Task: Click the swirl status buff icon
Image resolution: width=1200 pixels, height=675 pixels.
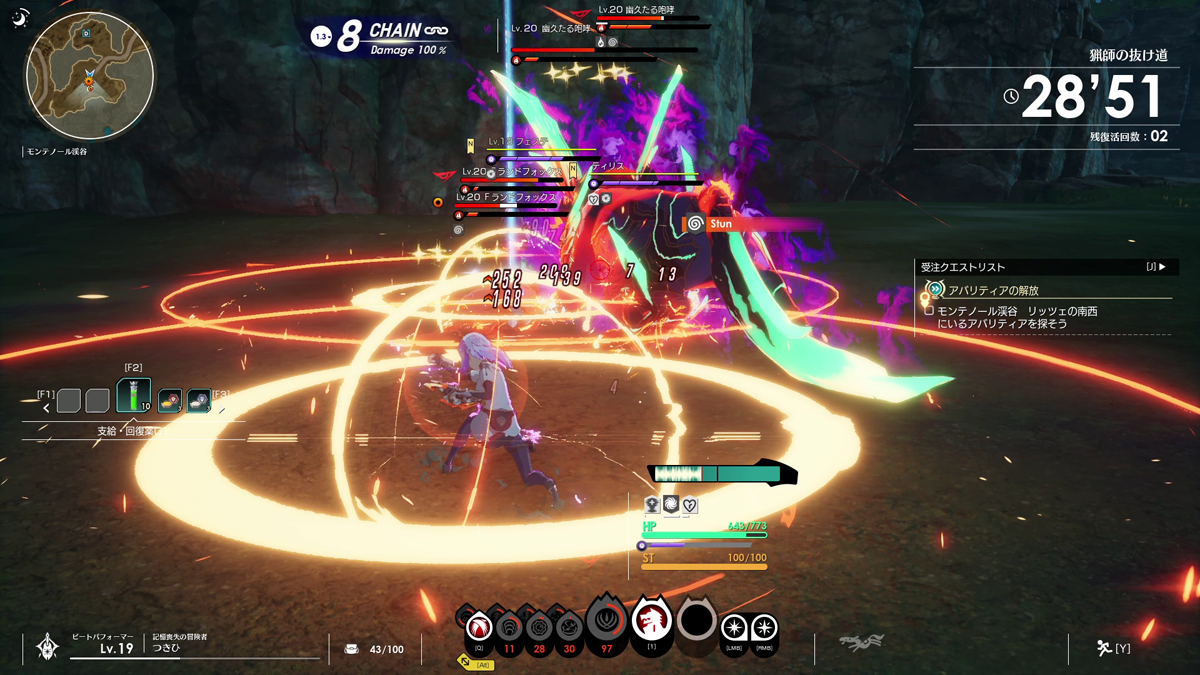Action: [x=671, y=505]
